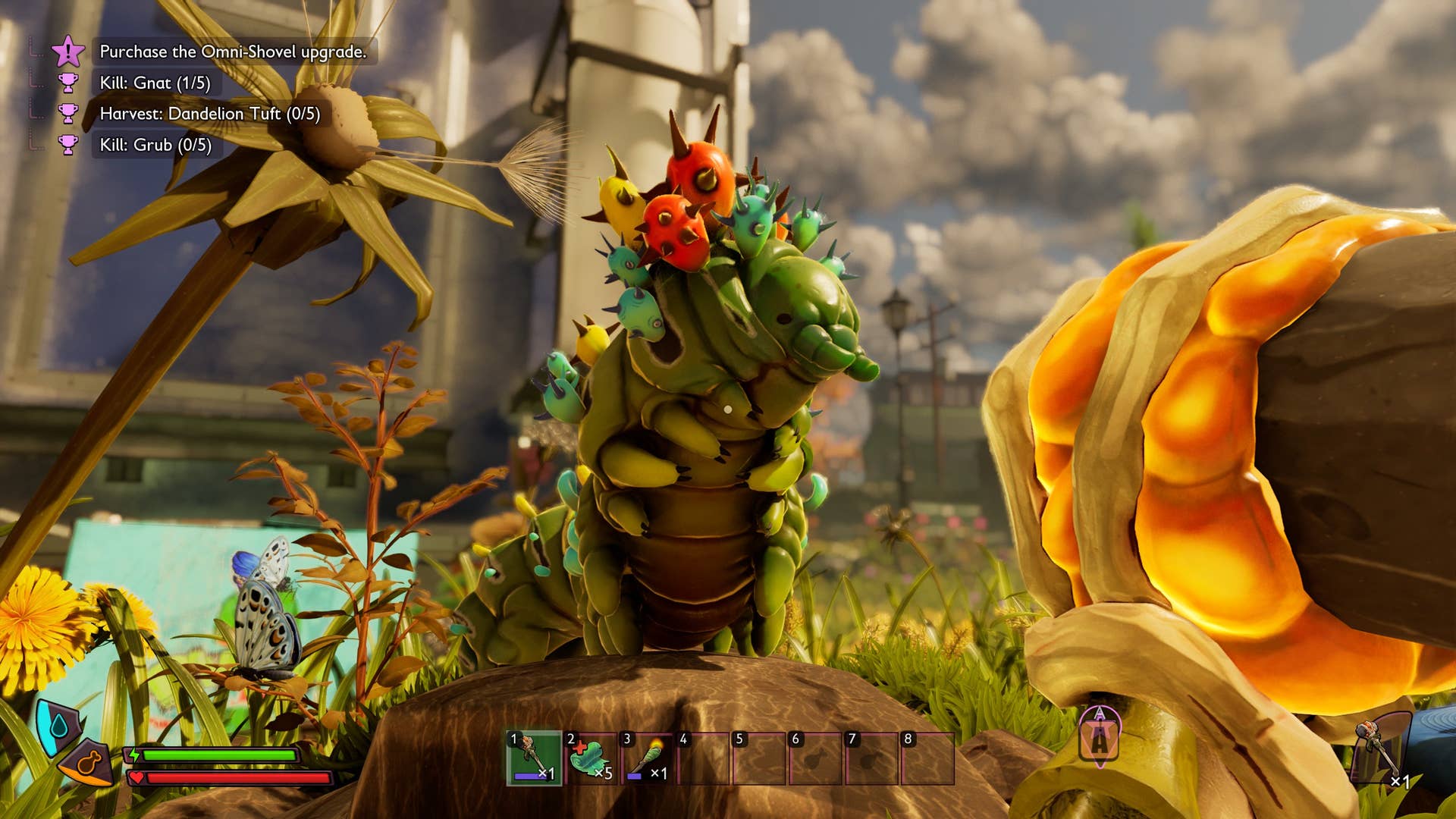This screenshot has width=1456, height=819.
Task: Choose the green leaf bandage stack
Action: [591, 758]
